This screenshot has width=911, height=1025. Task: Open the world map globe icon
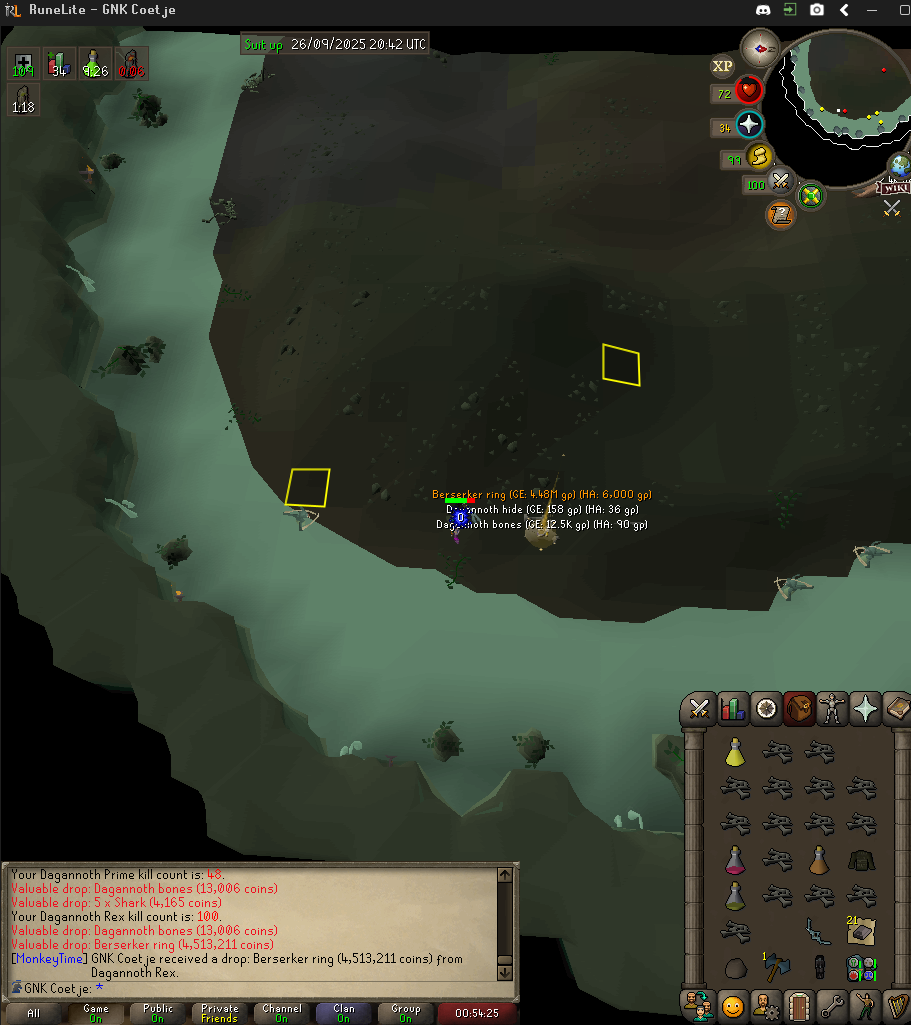[x=899, y=165]
